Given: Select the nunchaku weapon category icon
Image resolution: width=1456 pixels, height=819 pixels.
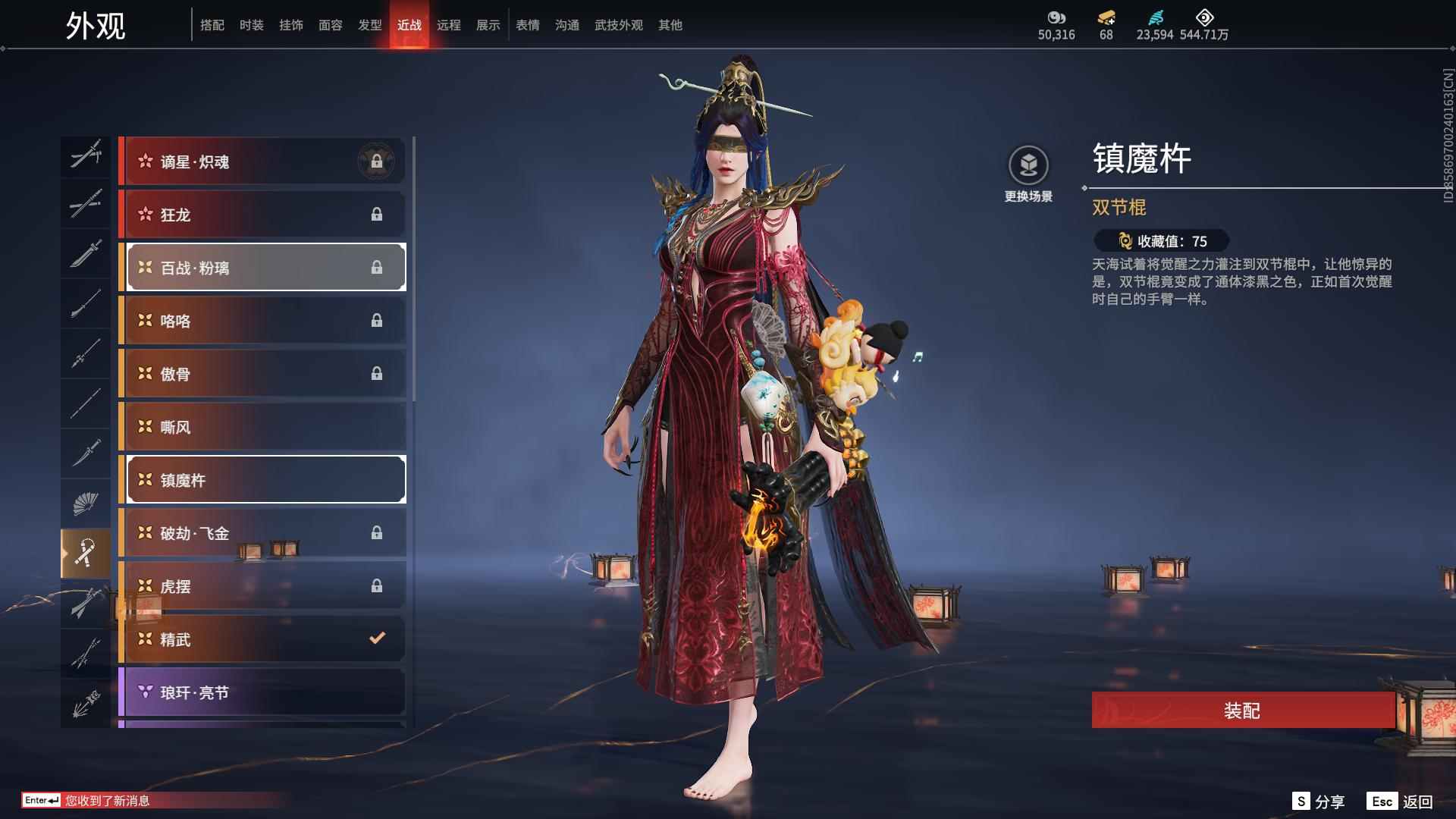Looking at the screenshot, I should pyautogui.click(x=86, y=552).
